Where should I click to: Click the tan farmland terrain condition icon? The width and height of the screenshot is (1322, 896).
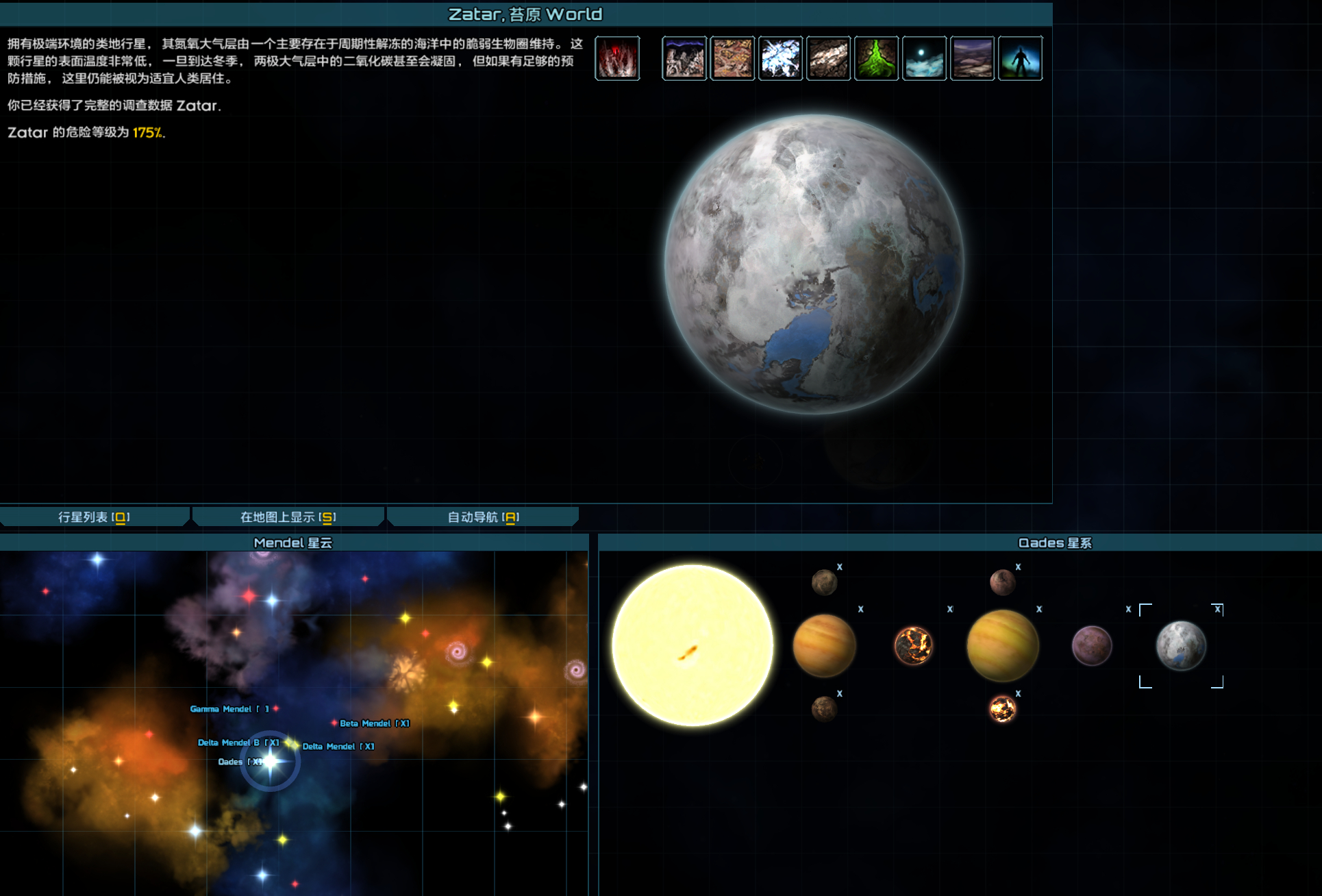coord(732,59)
